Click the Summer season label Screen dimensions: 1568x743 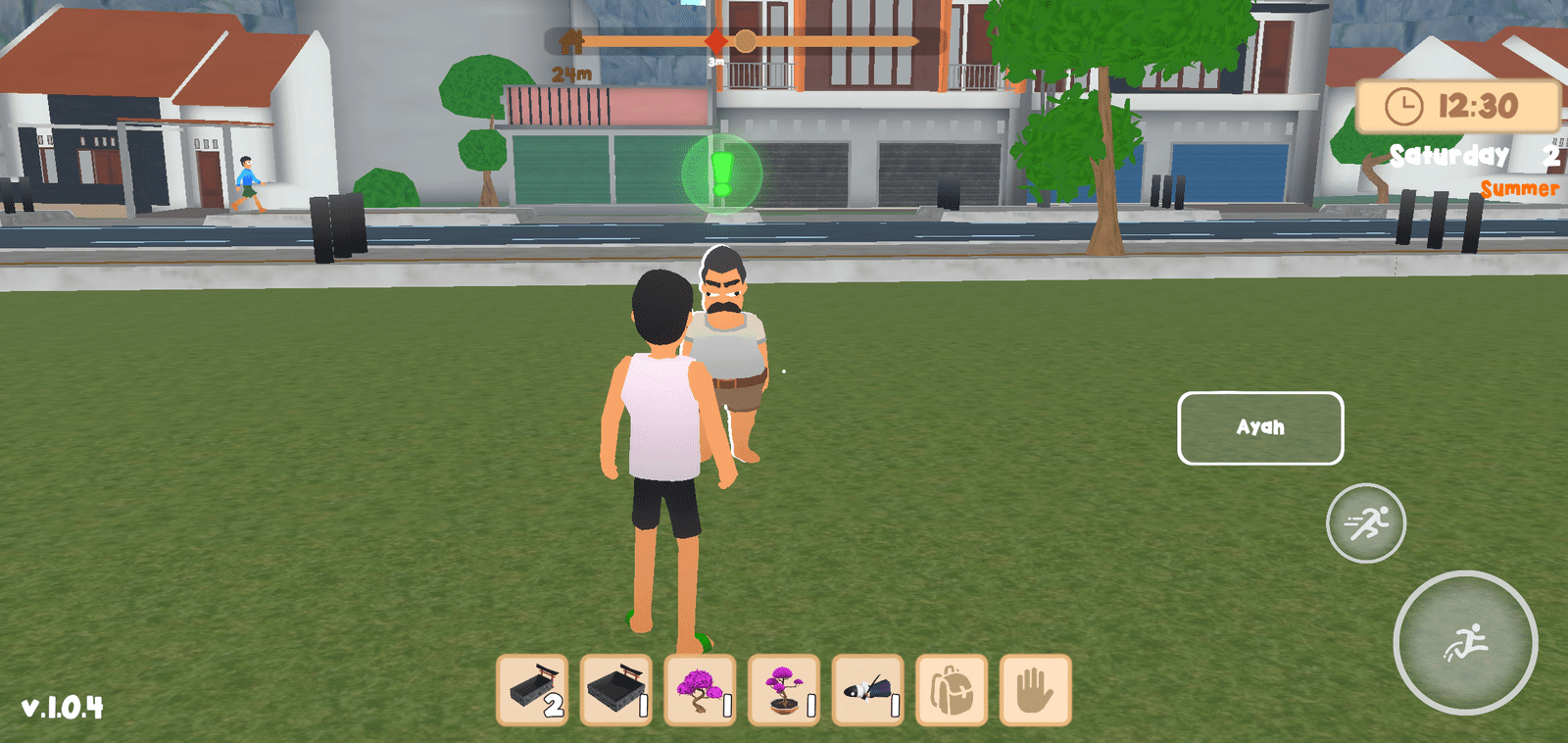pyautogui.click(x=1518, y=189)
